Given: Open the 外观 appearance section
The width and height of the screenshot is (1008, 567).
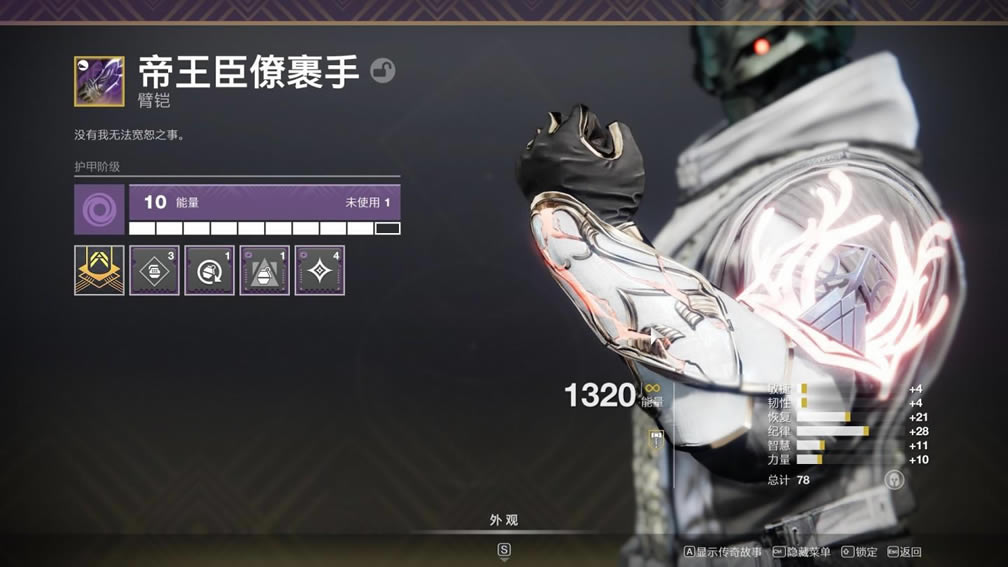Looking at the screenshot, I should pos(503,520).
